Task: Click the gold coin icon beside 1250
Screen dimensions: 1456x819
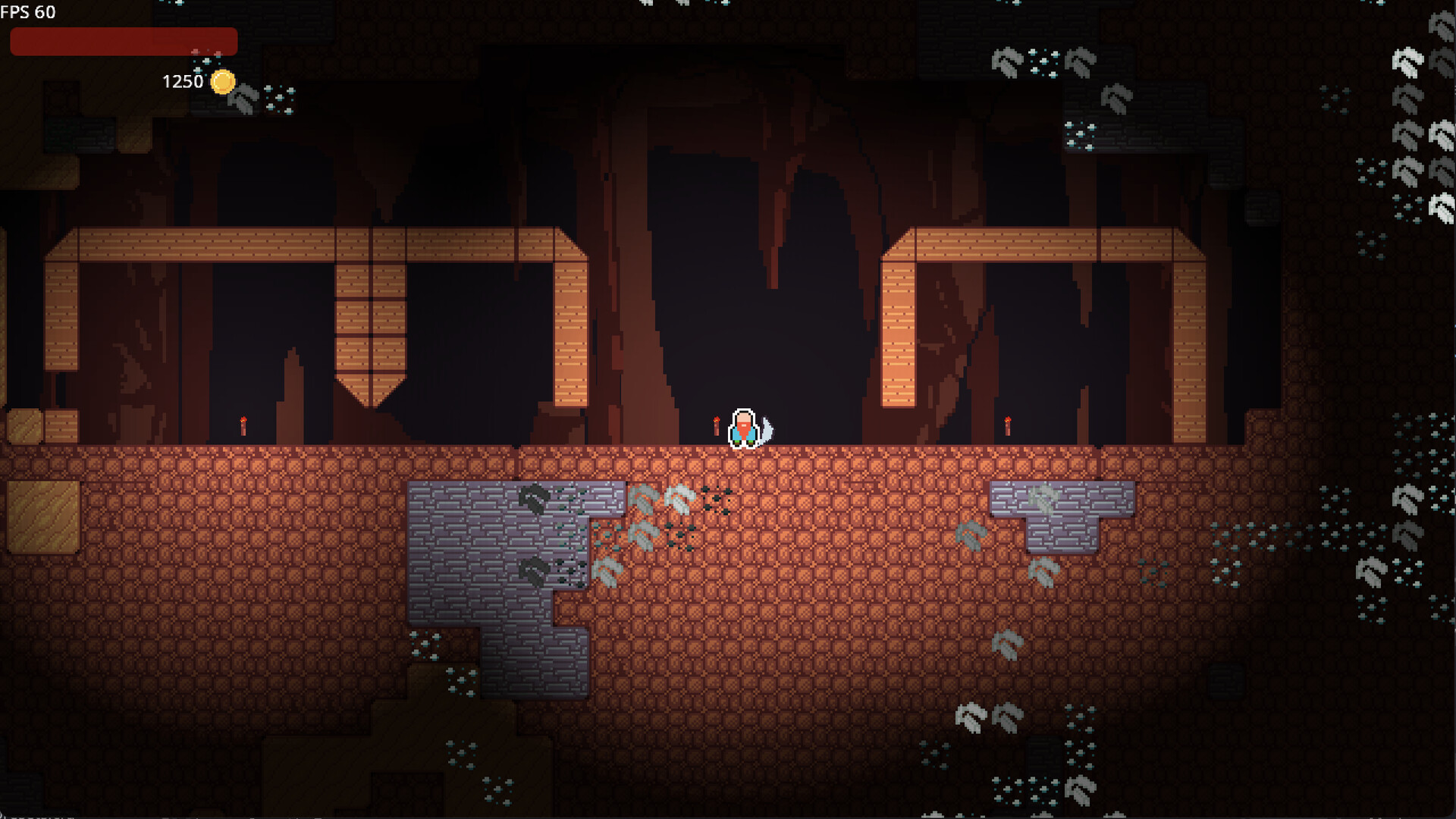Action: click(222, 83)
